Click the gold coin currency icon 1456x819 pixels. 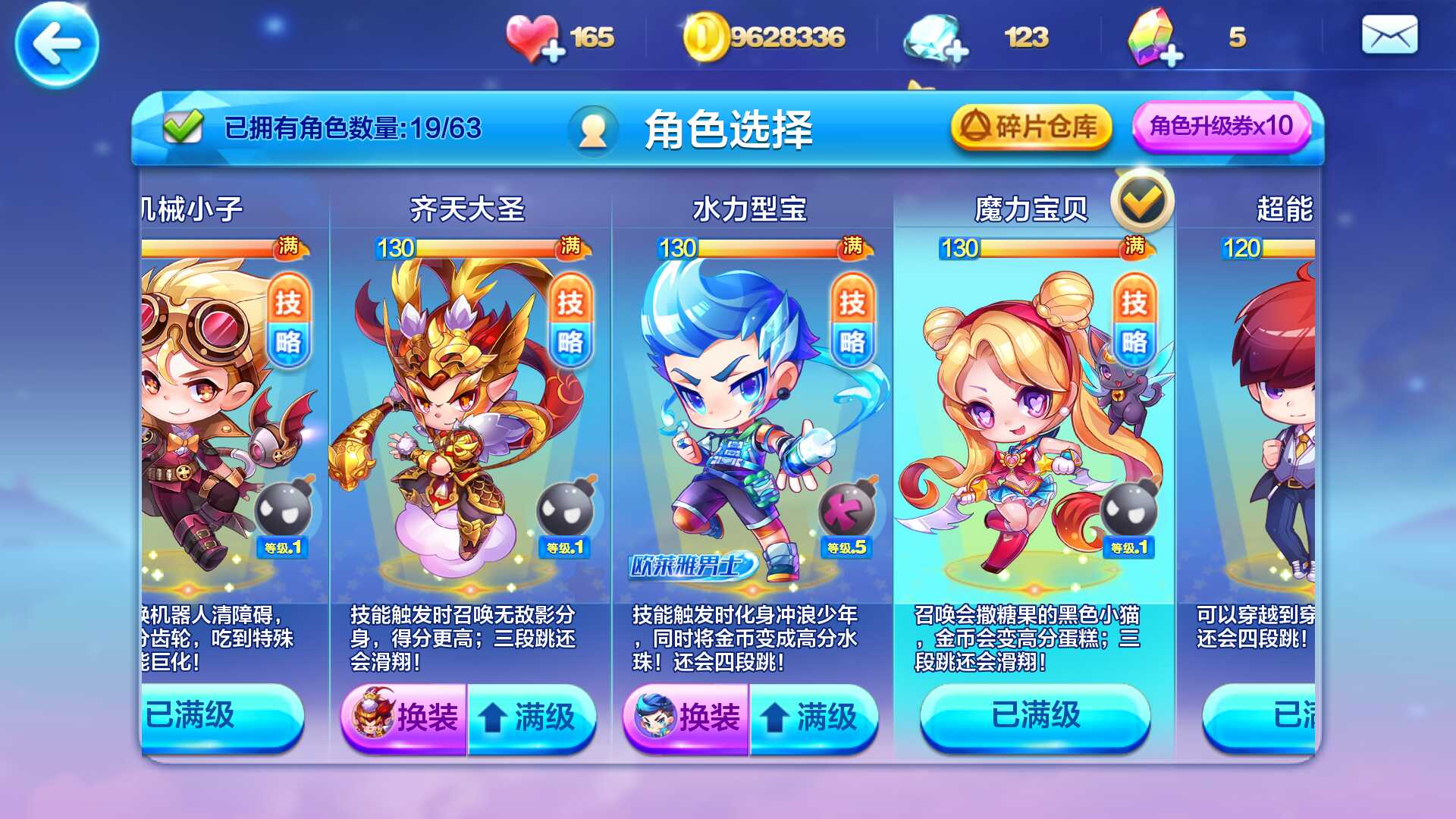click(x=705, y=34)
